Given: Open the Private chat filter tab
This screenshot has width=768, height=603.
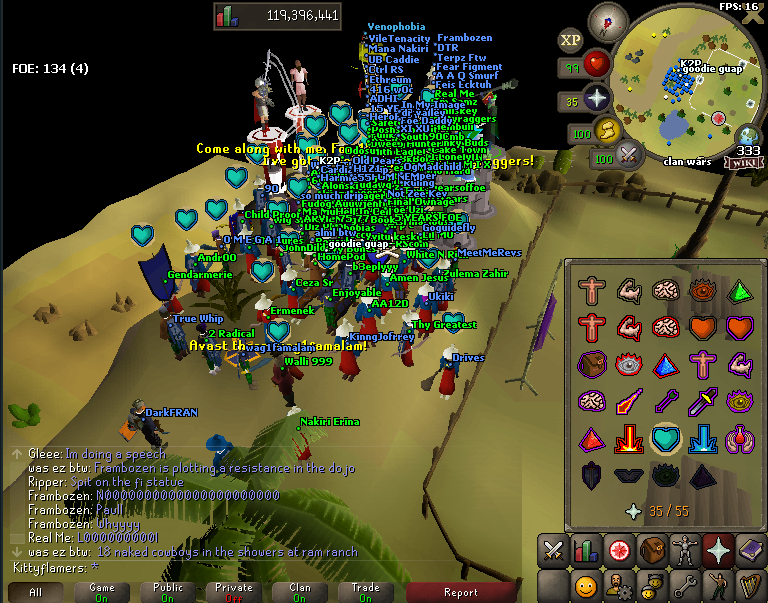Looking at the screenshot, I should tap(233, 592).
